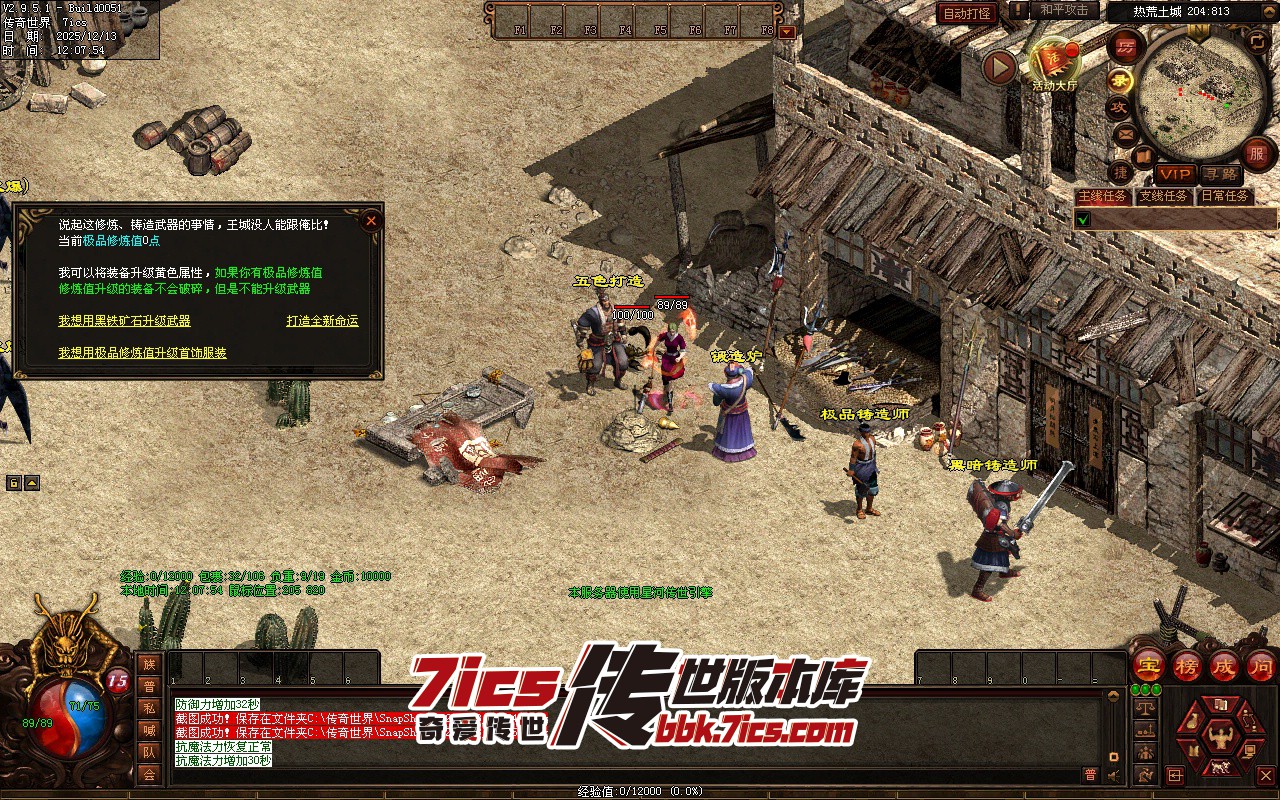Select the 族 guild chat channel
Screen dimensions: 1280x800
coord(149,664)
